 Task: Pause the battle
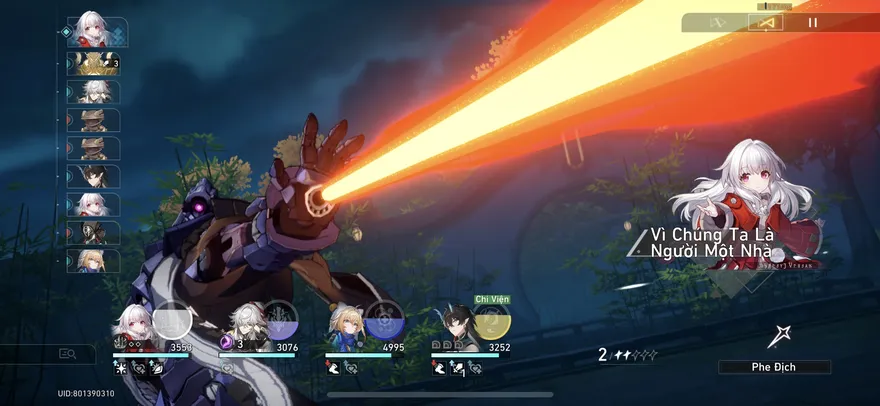point(813,22)
